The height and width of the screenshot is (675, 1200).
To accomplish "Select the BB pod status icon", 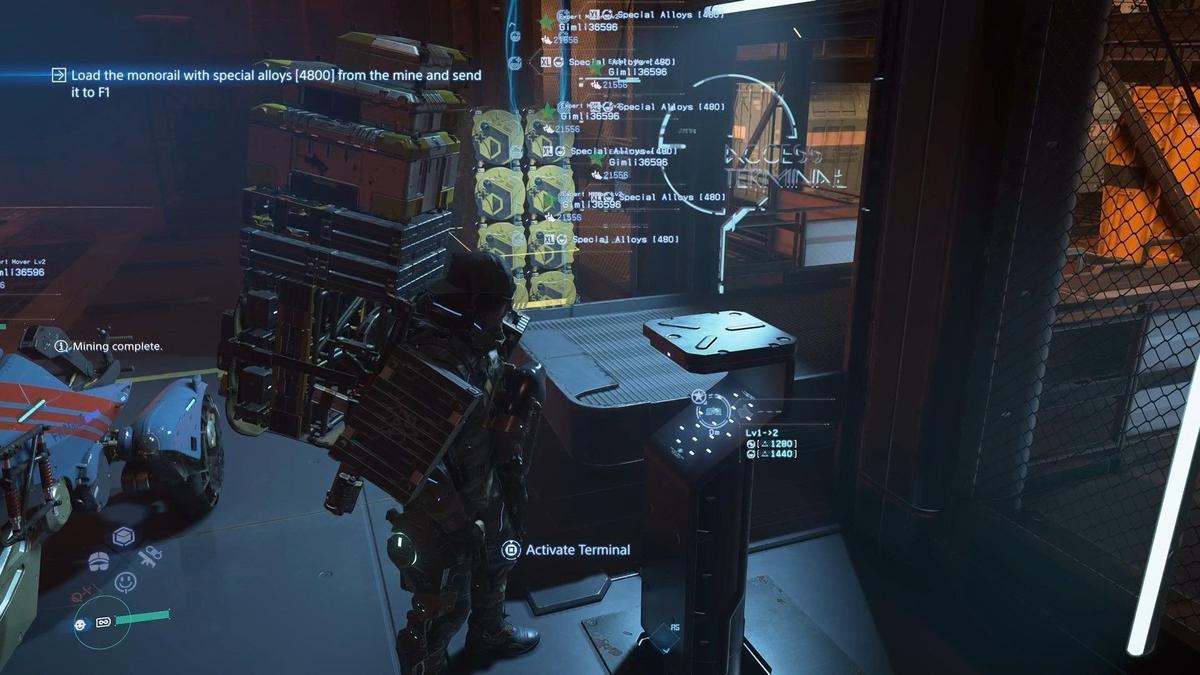I will click(x=81, y=624).
